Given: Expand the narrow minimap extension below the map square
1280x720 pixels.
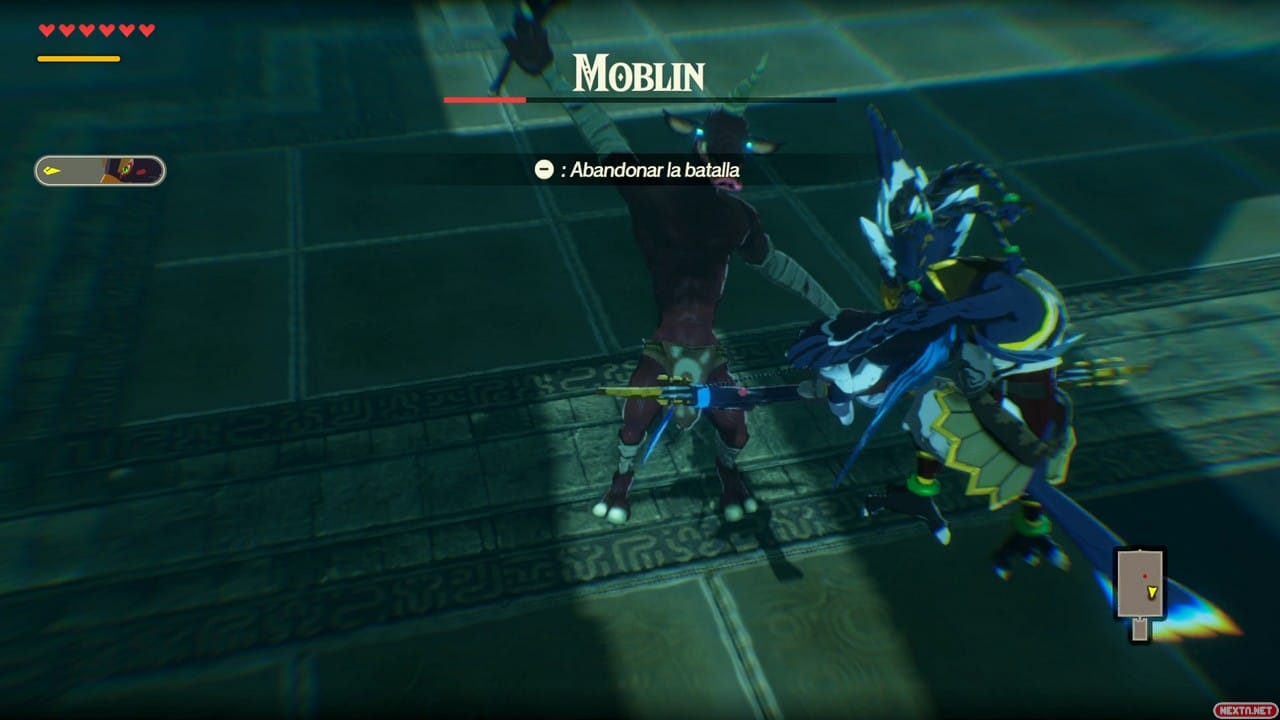Looking at the screenshot, I should click(x=1138, y=632).
